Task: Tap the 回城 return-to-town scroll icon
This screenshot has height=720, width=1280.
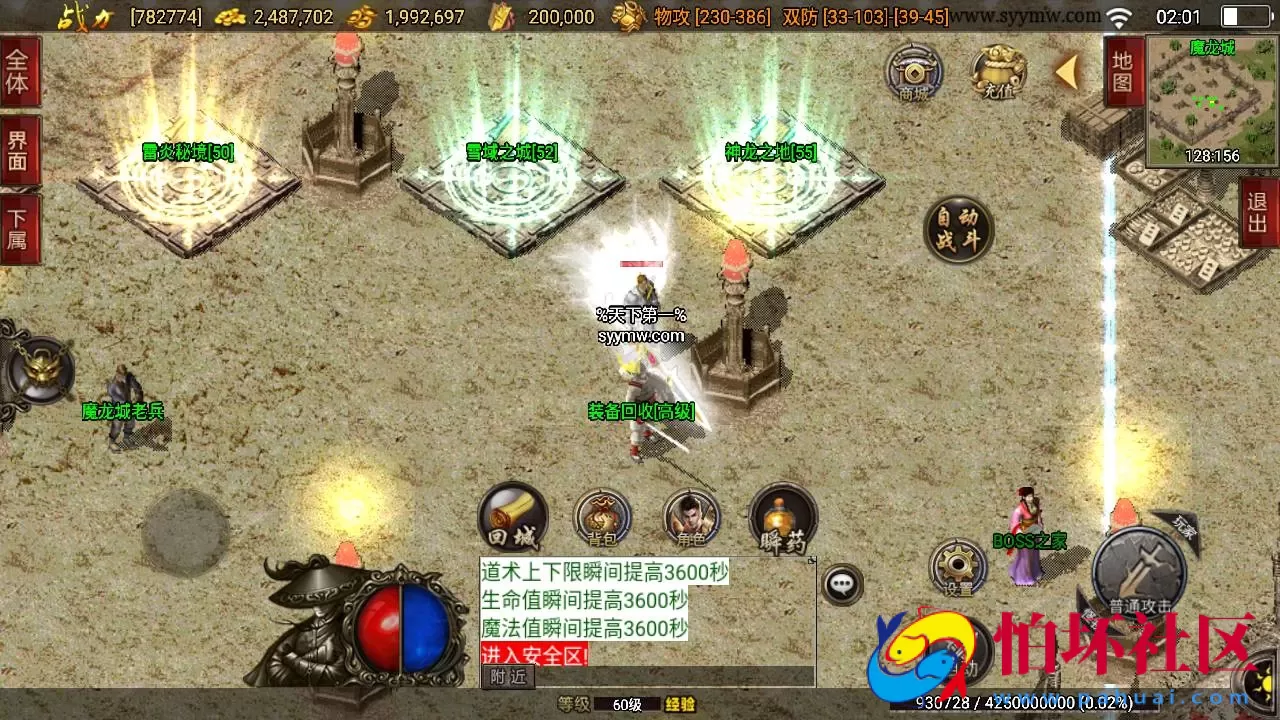Action: pos(512,515)
